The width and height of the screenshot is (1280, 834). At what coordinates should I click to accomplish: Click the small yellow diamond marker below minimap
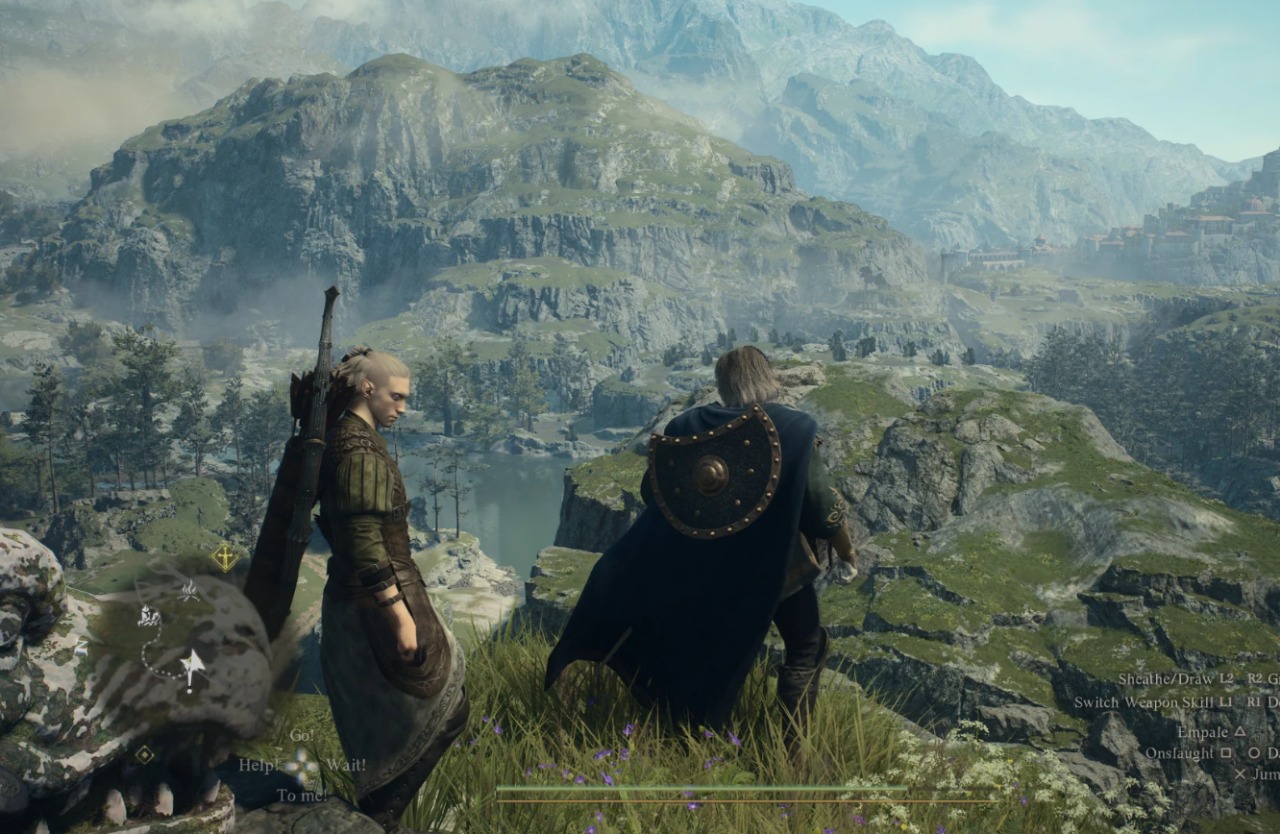[145, 754]
